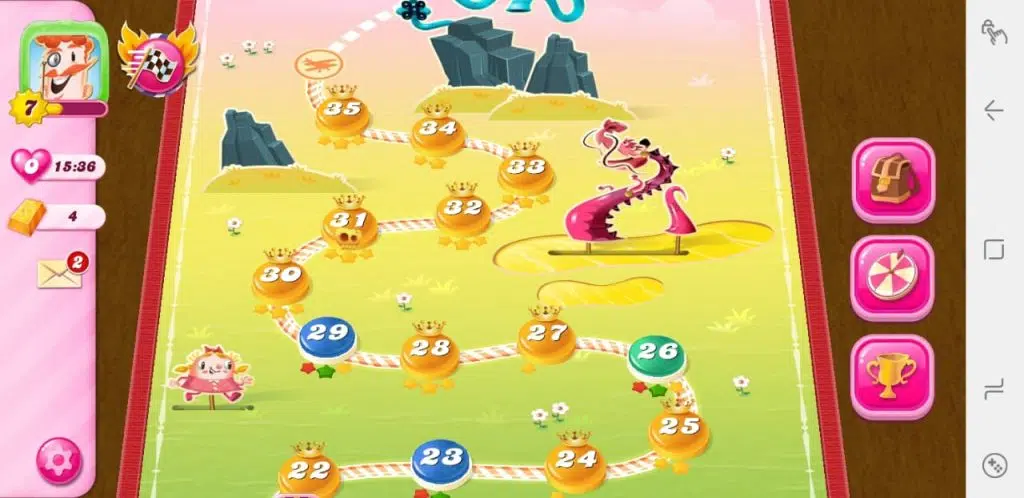Choose level 31 node
Viewport: 1024px width, 498px height.
pyautogui.click(x=350, y=224)
